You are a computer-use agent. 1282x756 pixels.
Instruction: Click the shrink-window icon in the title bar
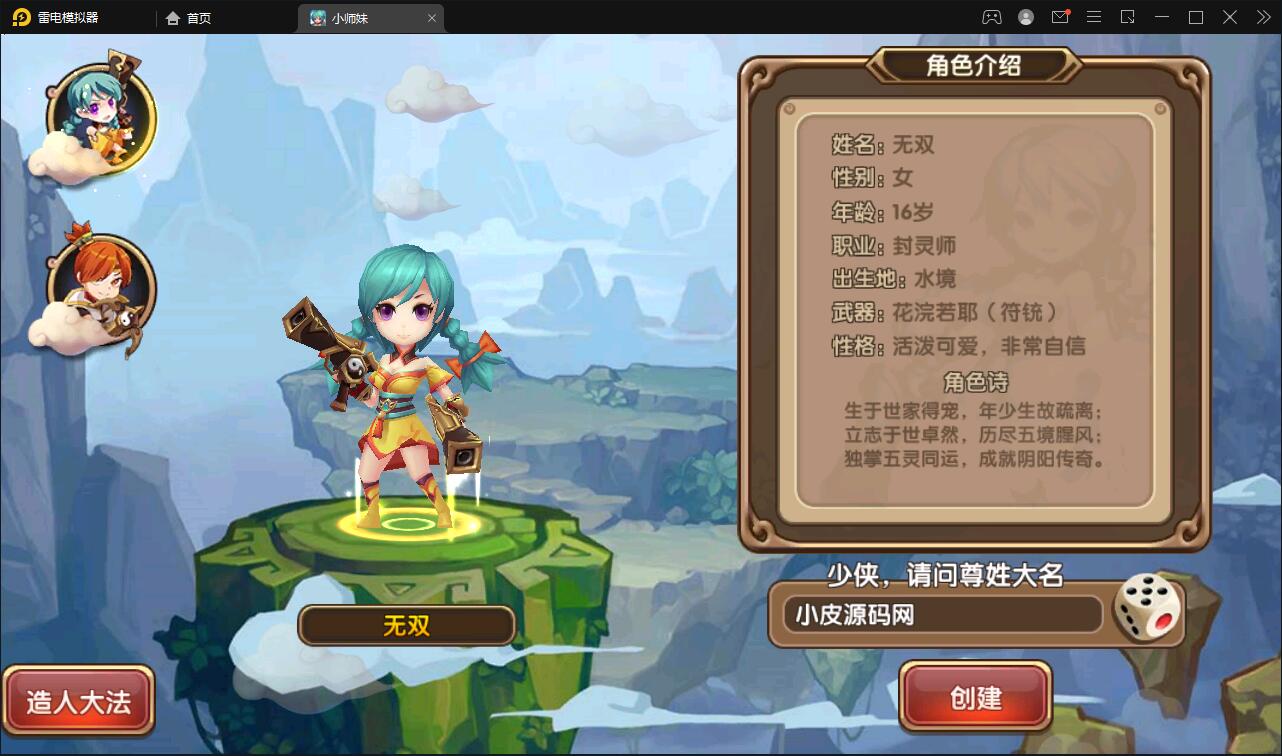[x=1128, y=17]
